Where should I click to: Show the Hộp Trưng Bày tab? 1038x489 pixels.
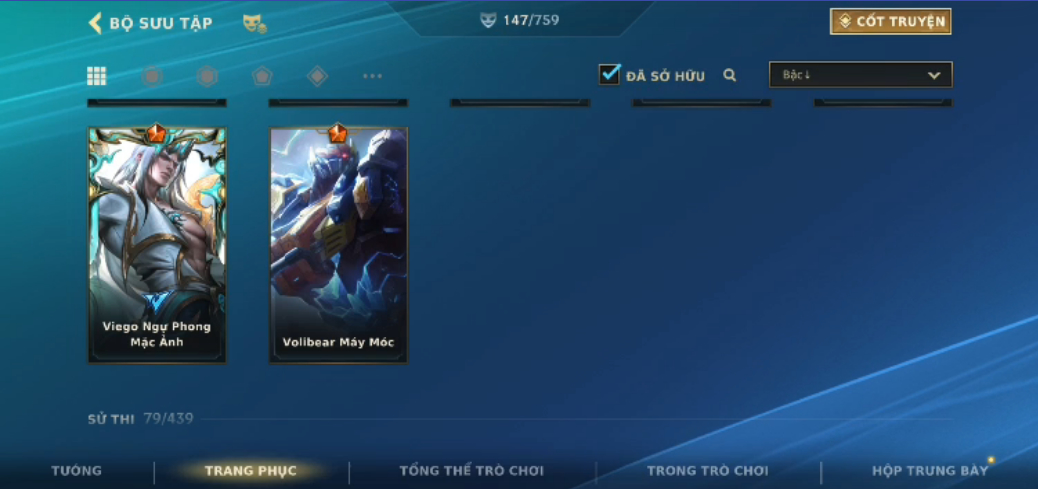[x=929, y=471]
